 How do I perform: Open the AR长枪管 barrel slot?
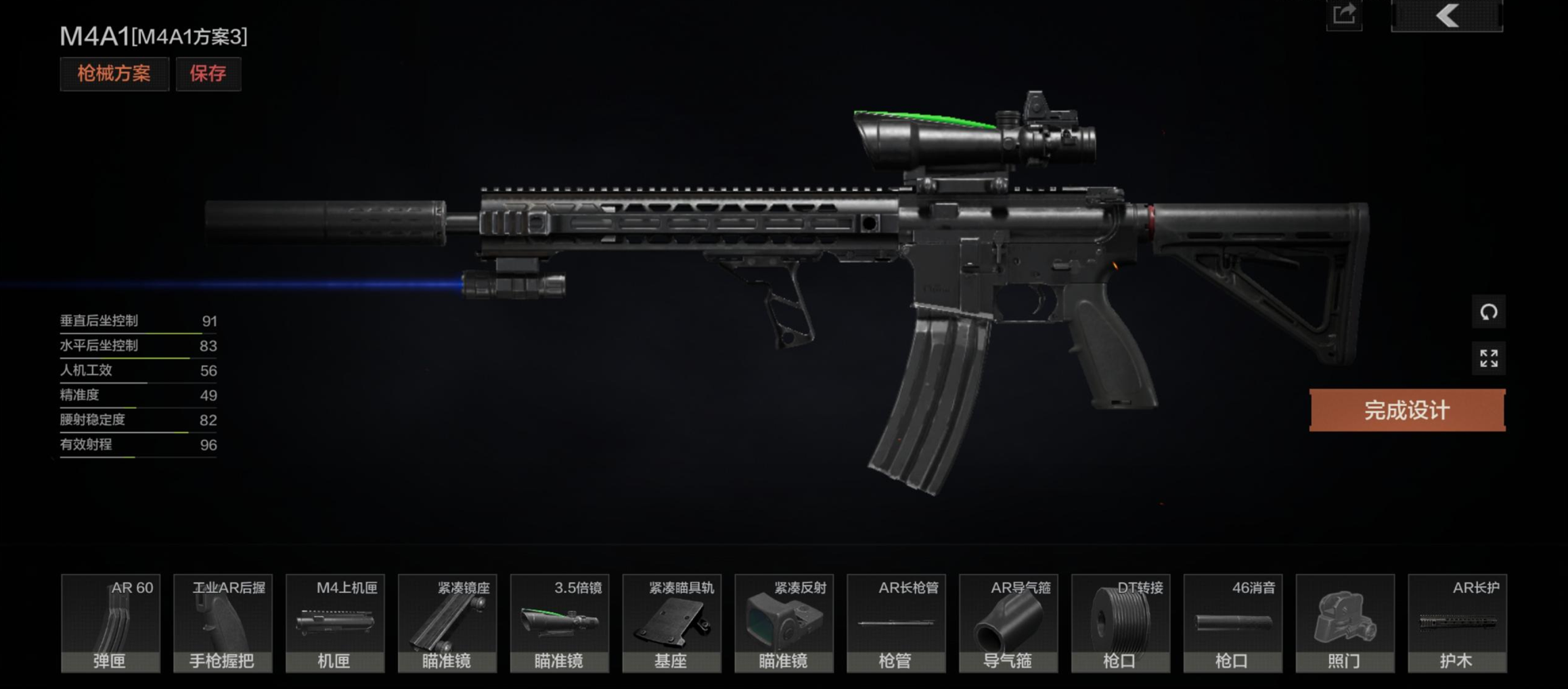pyautogui.click(x=896, y=623)
